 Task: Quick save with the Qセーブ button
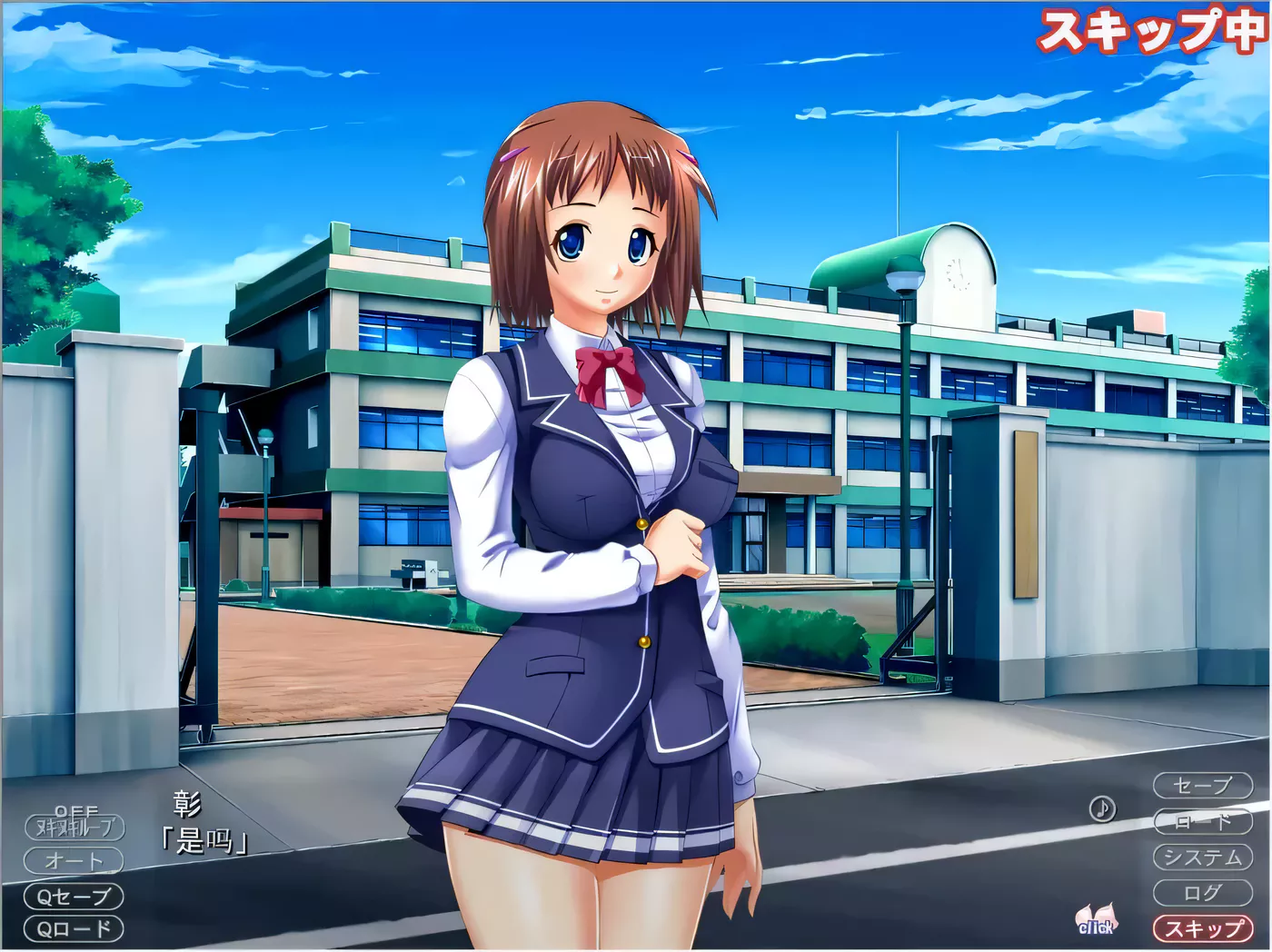[x=75, y=897]
